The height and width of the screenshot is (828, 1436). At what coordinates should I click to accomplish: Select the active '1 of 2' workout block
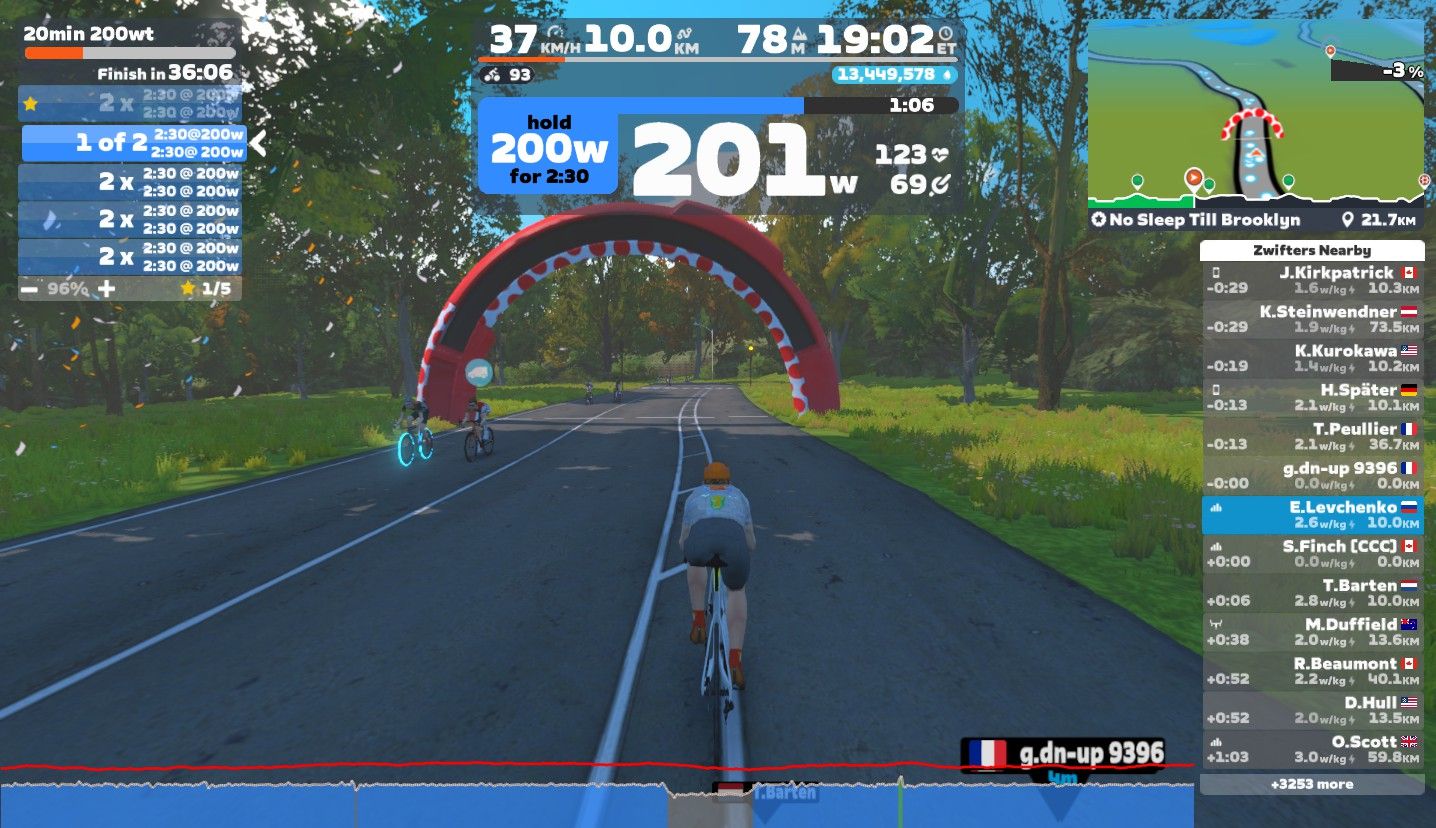coord(134,143)
